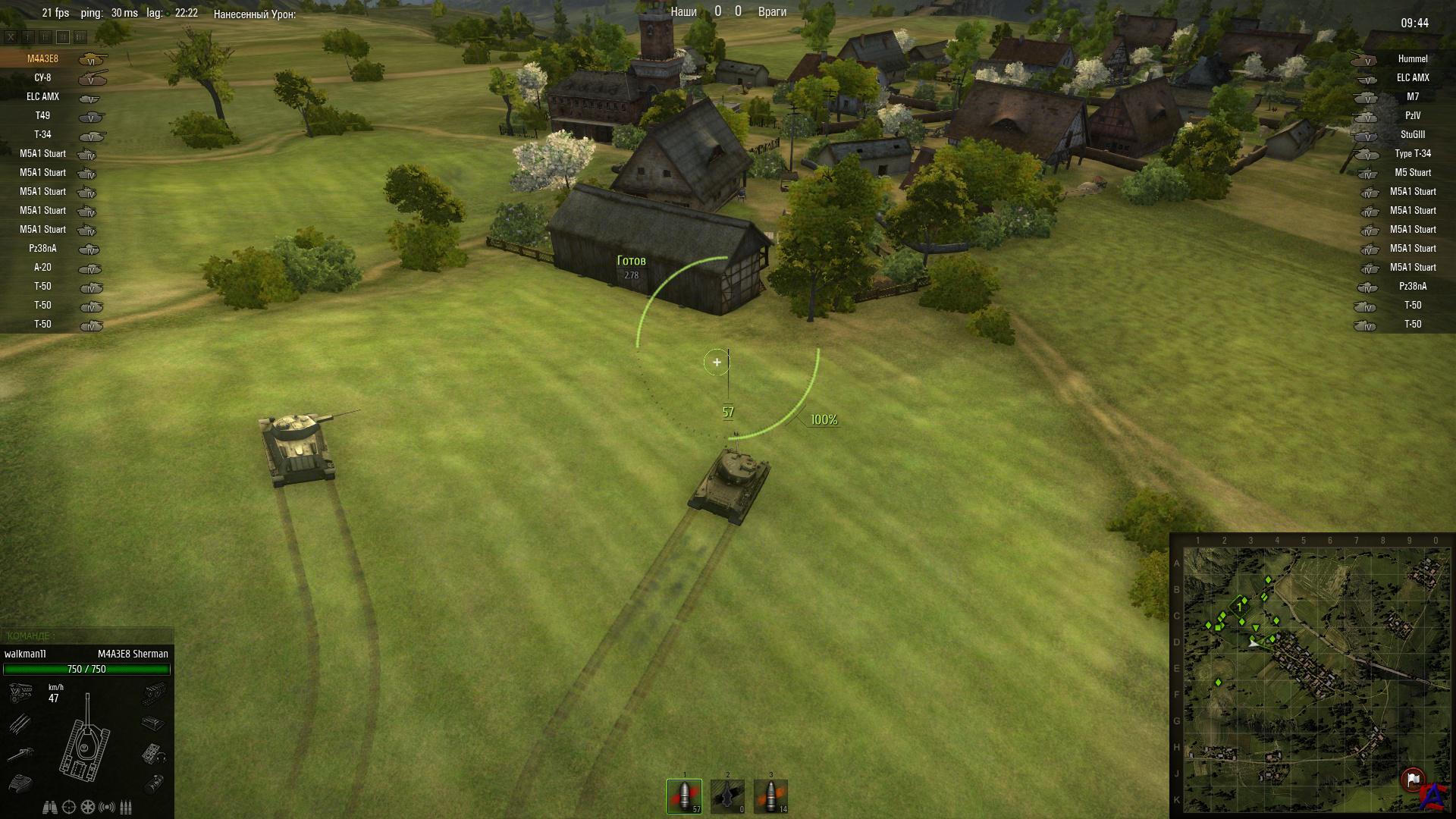Select the high-explosive shell slot with 14 rounds
1456x819 pixels.
pos(770,795)
